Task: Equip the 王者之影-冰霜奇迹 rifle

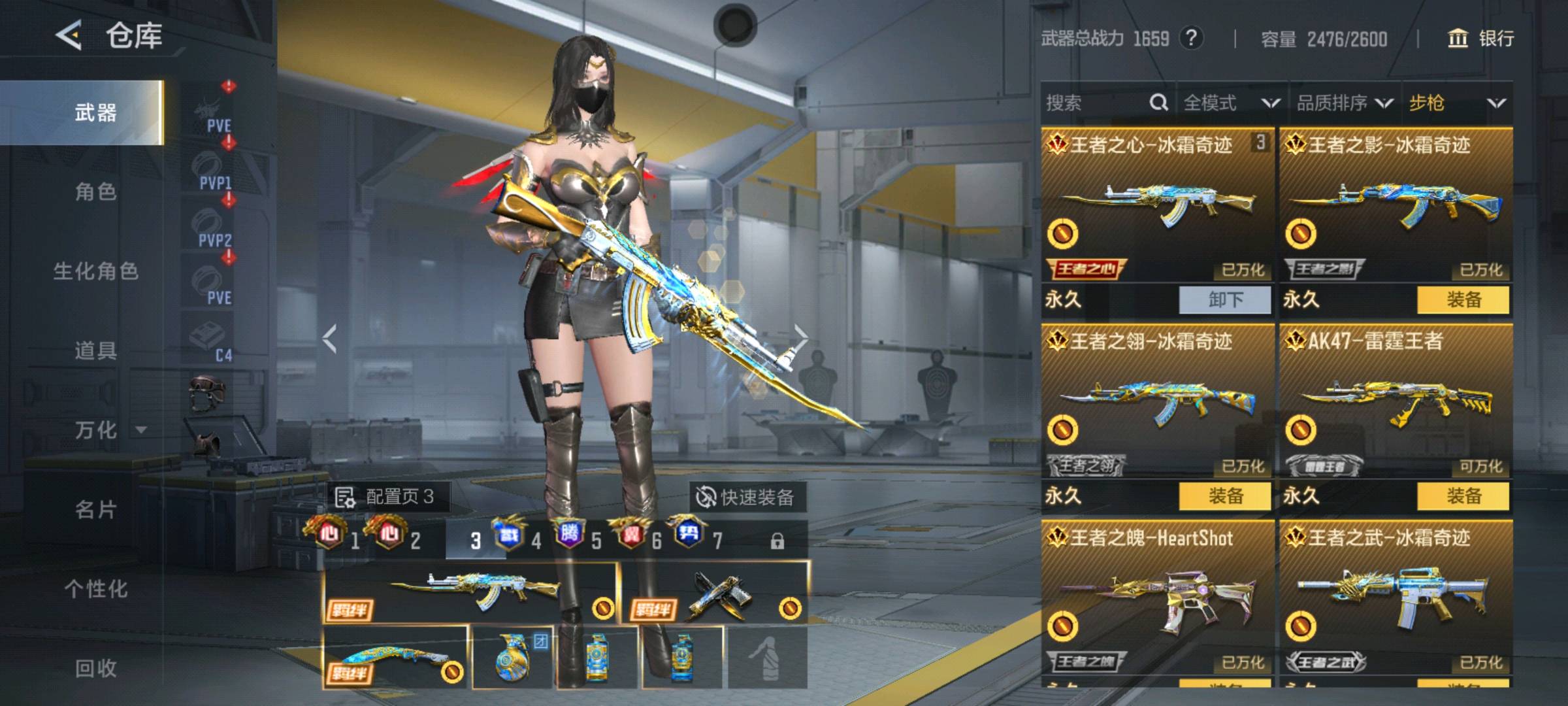Action: (1463, 300)
